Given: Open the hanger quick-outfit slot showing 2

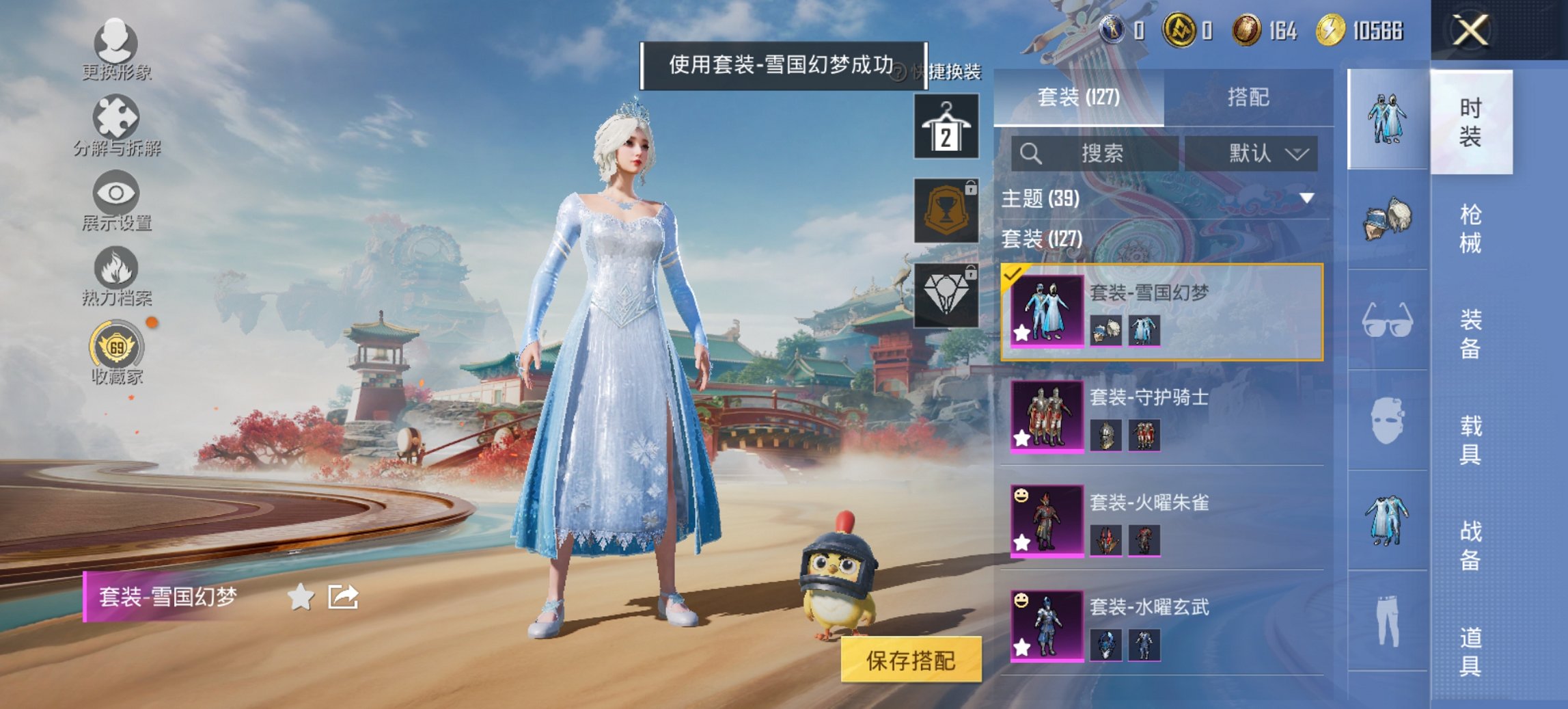Looking at the screenshot, I should point(948,126).
